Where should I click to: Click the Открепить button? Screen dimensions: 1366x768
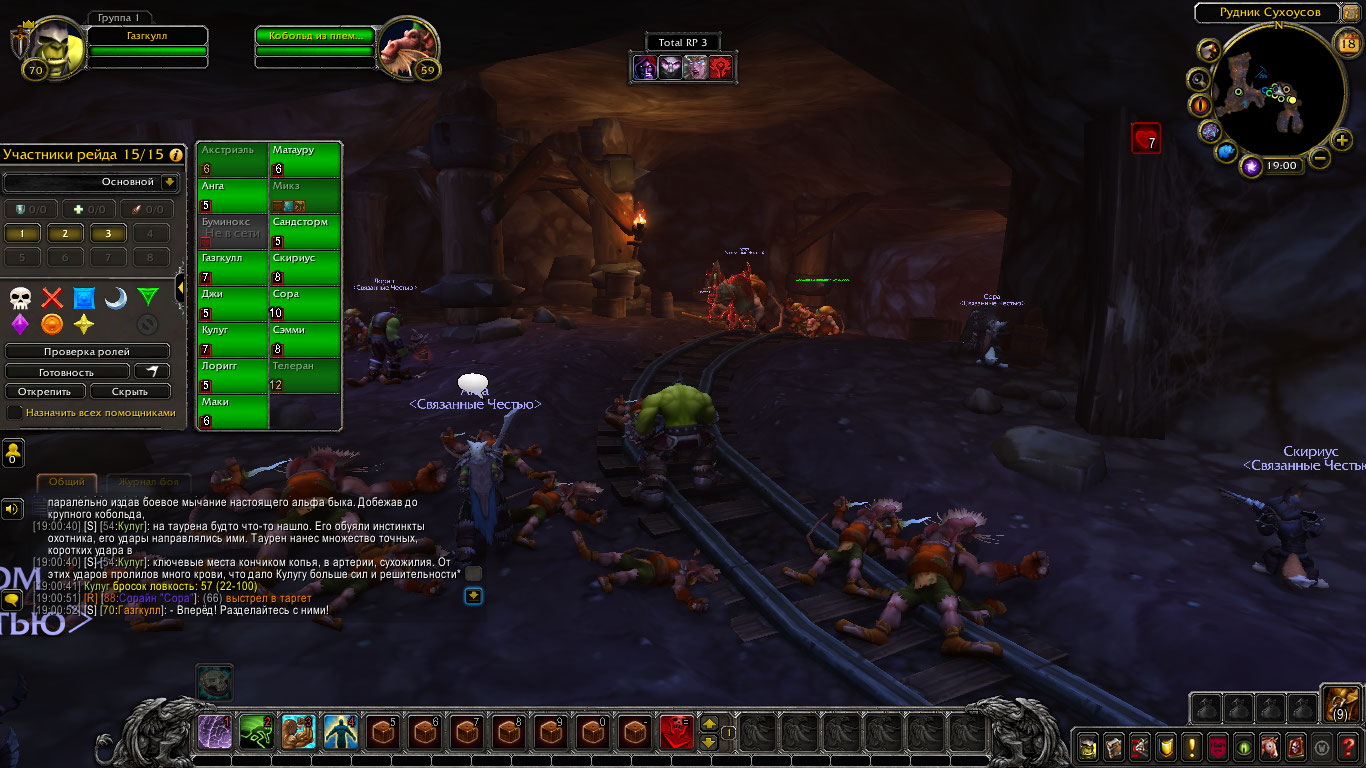tap(44, 392)
